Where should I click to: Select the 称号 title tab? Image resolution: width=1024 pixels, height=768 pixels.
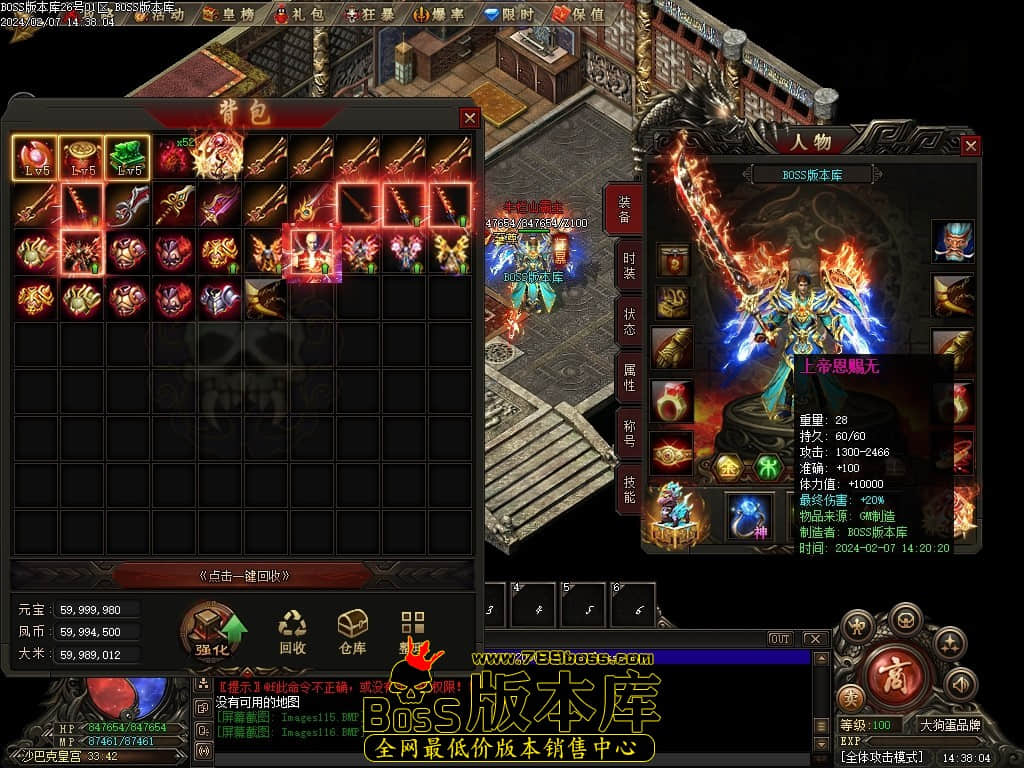(x=627, y=432)
